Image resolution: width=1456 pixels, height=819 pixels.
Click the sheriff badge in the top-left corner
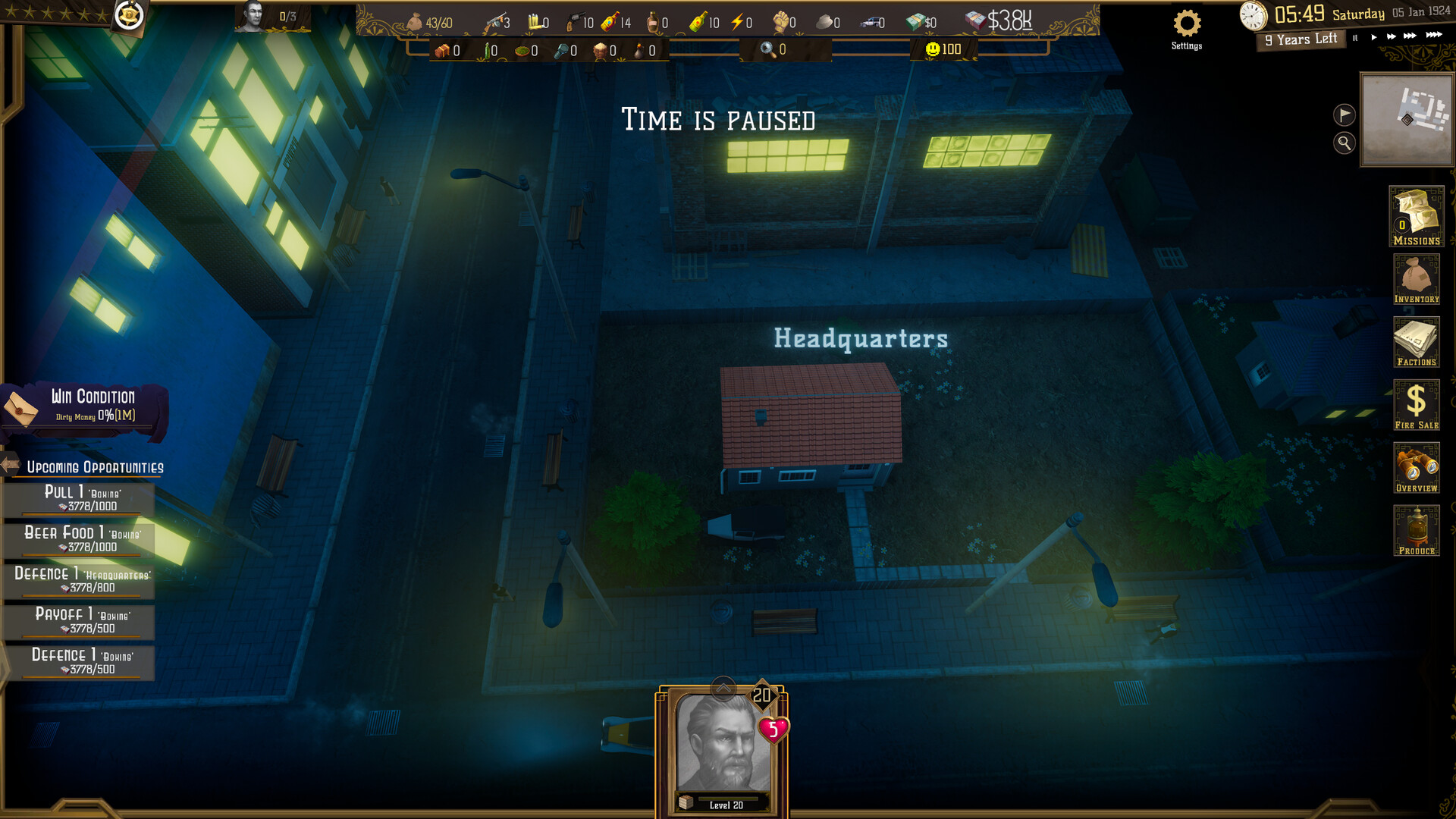(130, 17)
